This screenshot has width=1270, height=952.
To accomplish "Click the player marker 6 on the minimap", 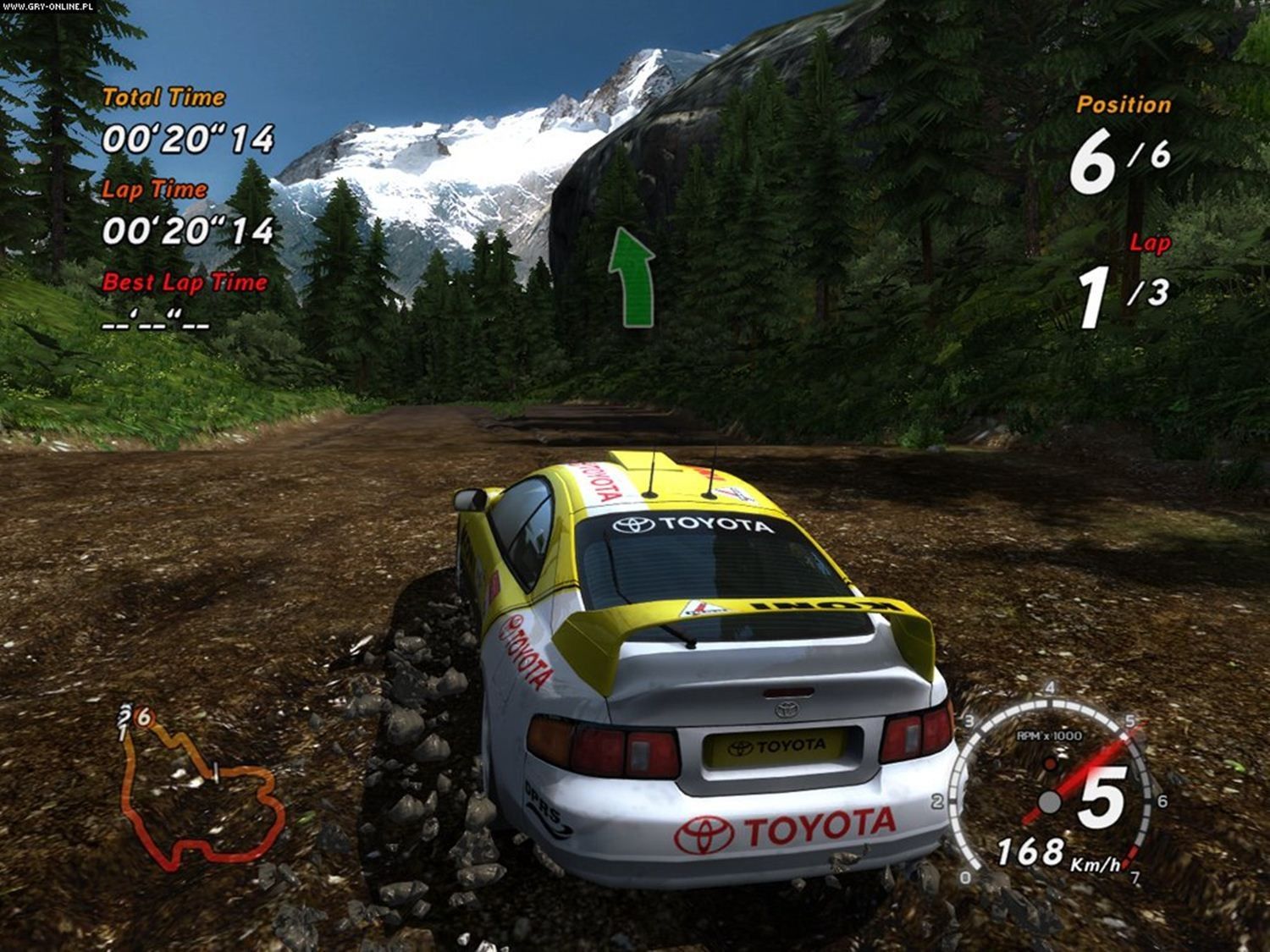I will click(145, 718).
